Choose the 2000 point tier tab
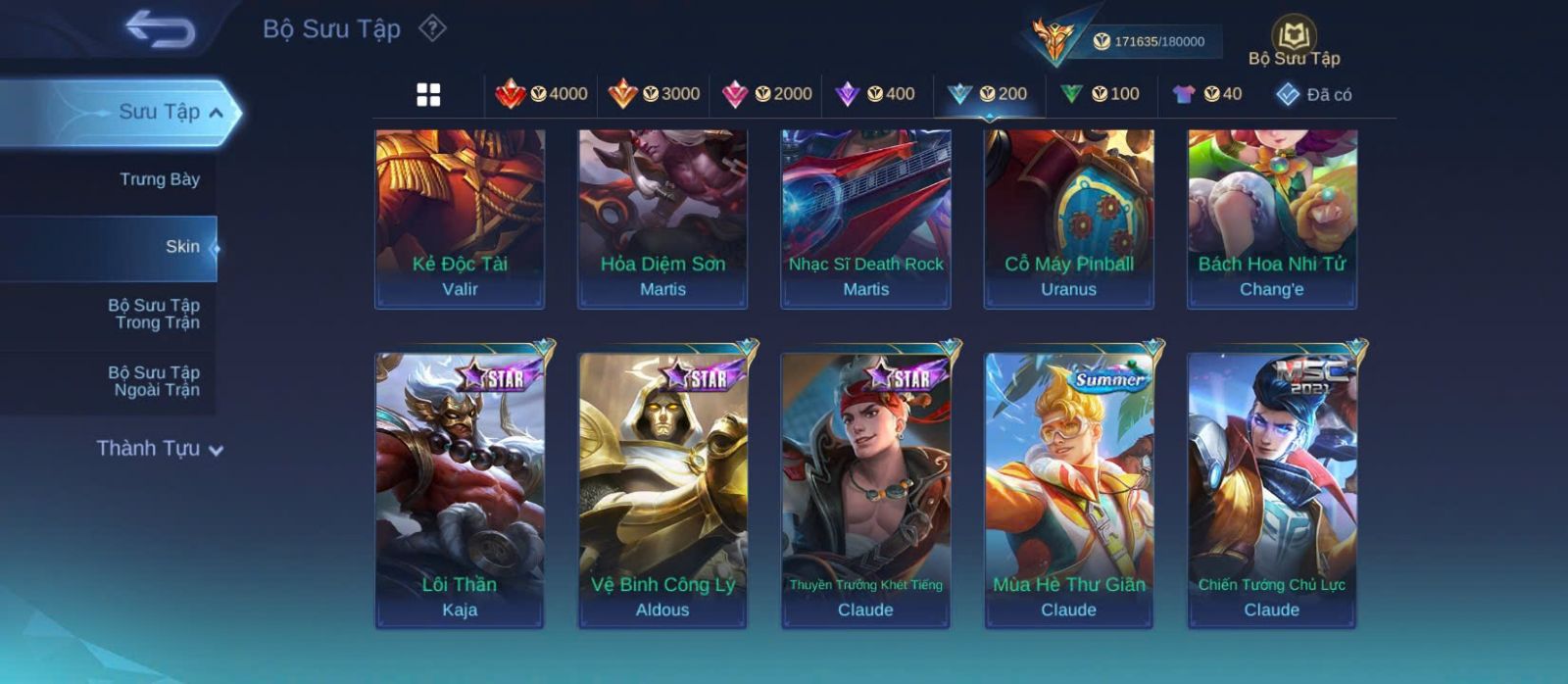The height and width of the screenshot is (684, 1568). pyautogui.click(x=766, y=94)
